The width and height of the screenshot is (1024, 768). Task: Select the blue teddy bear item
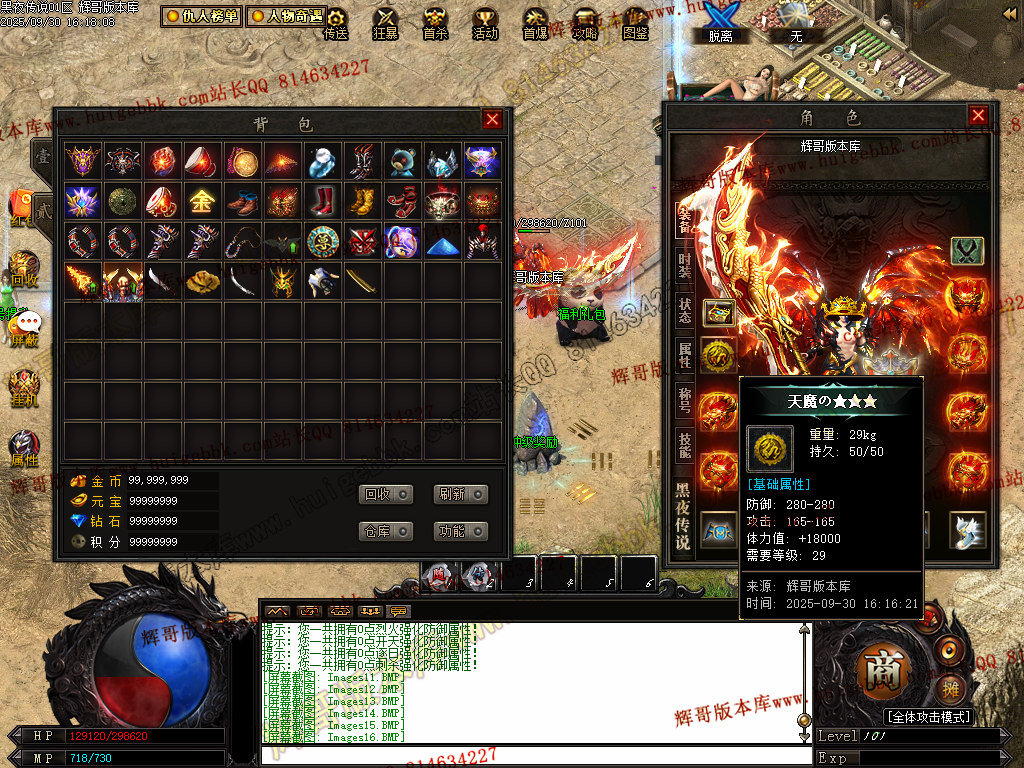point(402,161)
